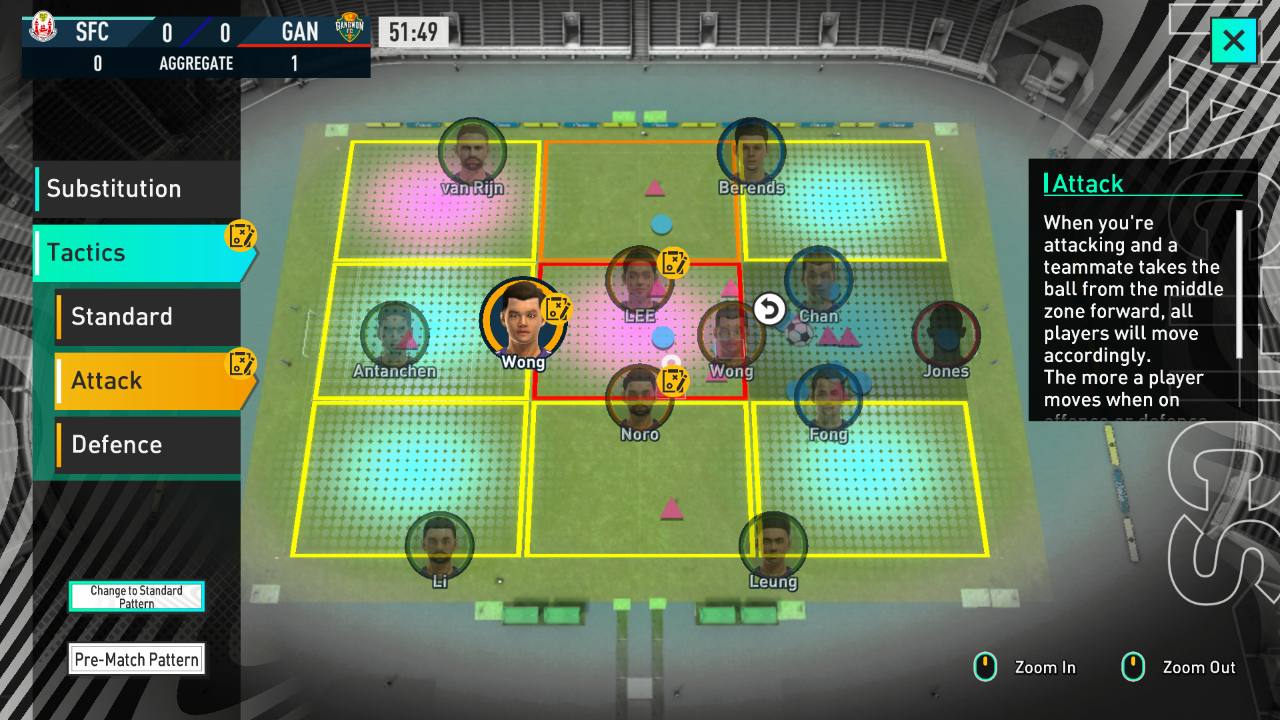
Task: Click the Change to Standard Pattern button
Action: point(136,597)
